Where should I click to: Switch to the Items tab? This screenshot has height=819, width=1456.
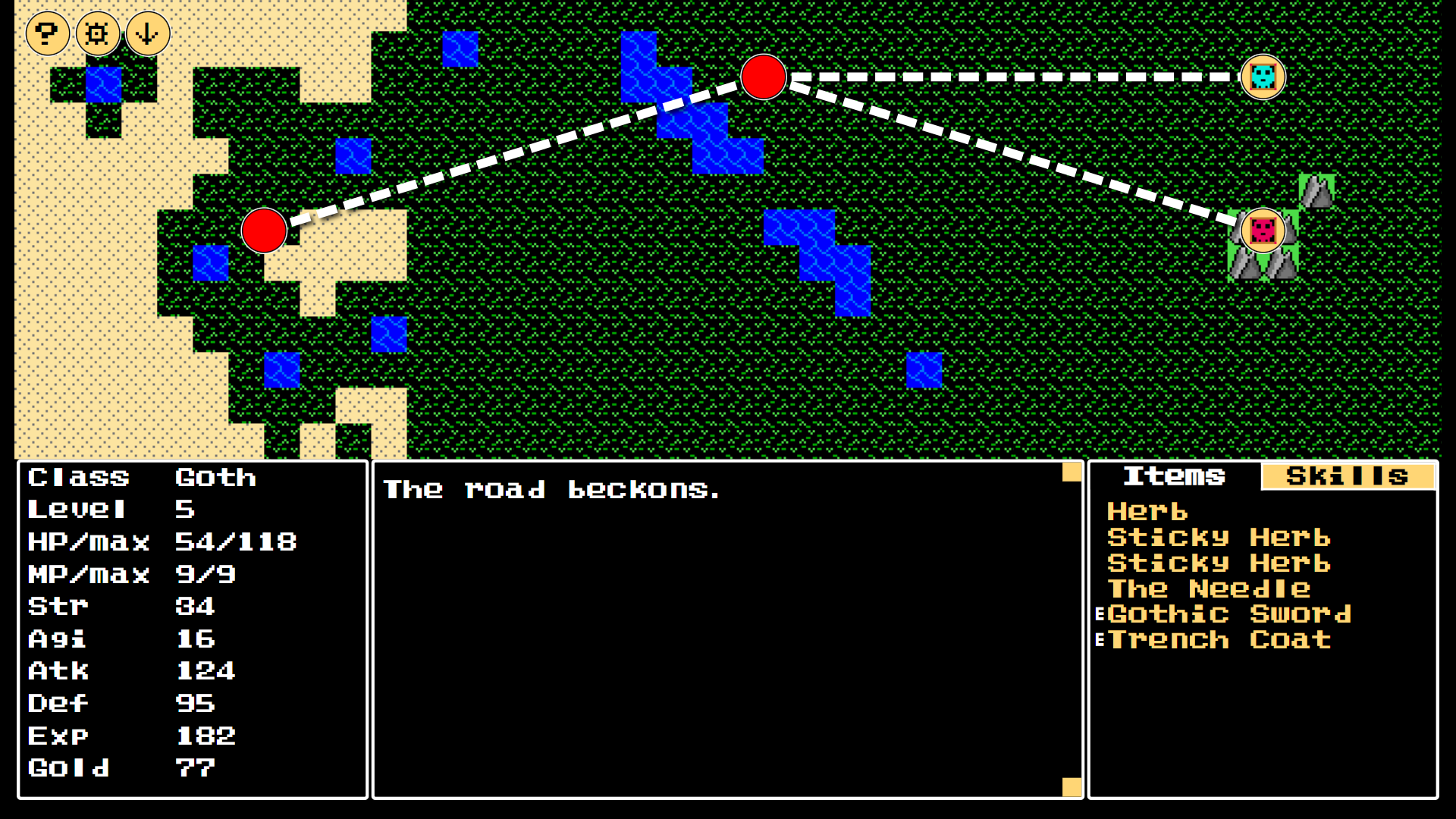click(1175, 476)
